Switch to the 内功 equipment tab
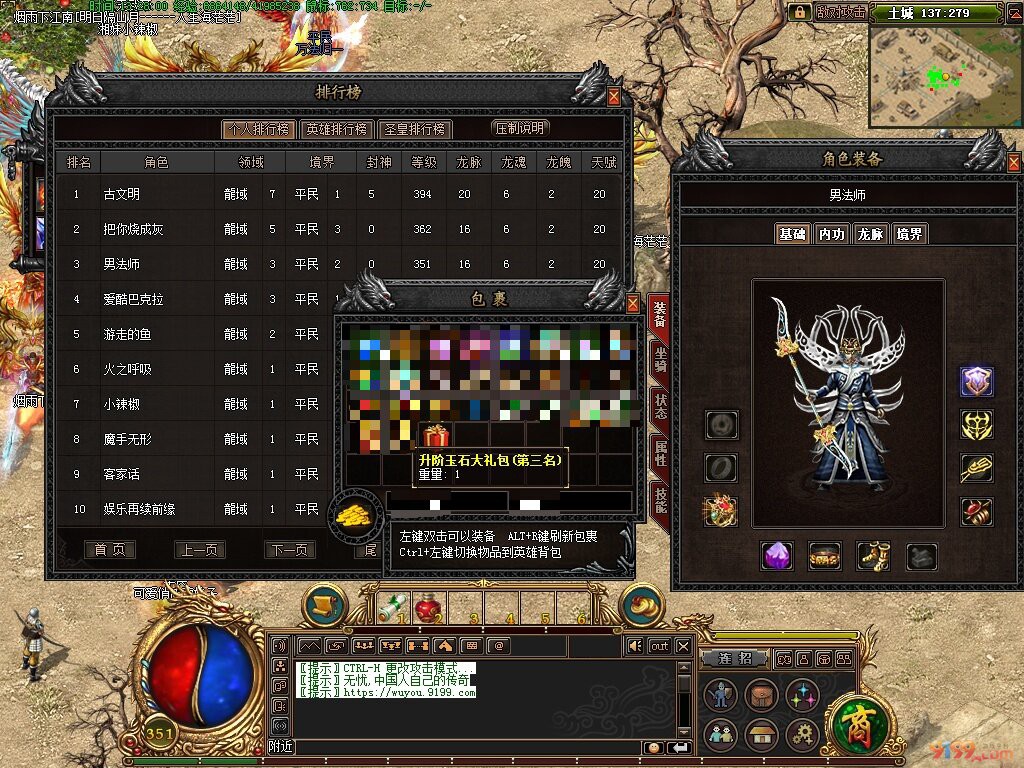This screenshot has width=1024, height=768. [831, 234]
